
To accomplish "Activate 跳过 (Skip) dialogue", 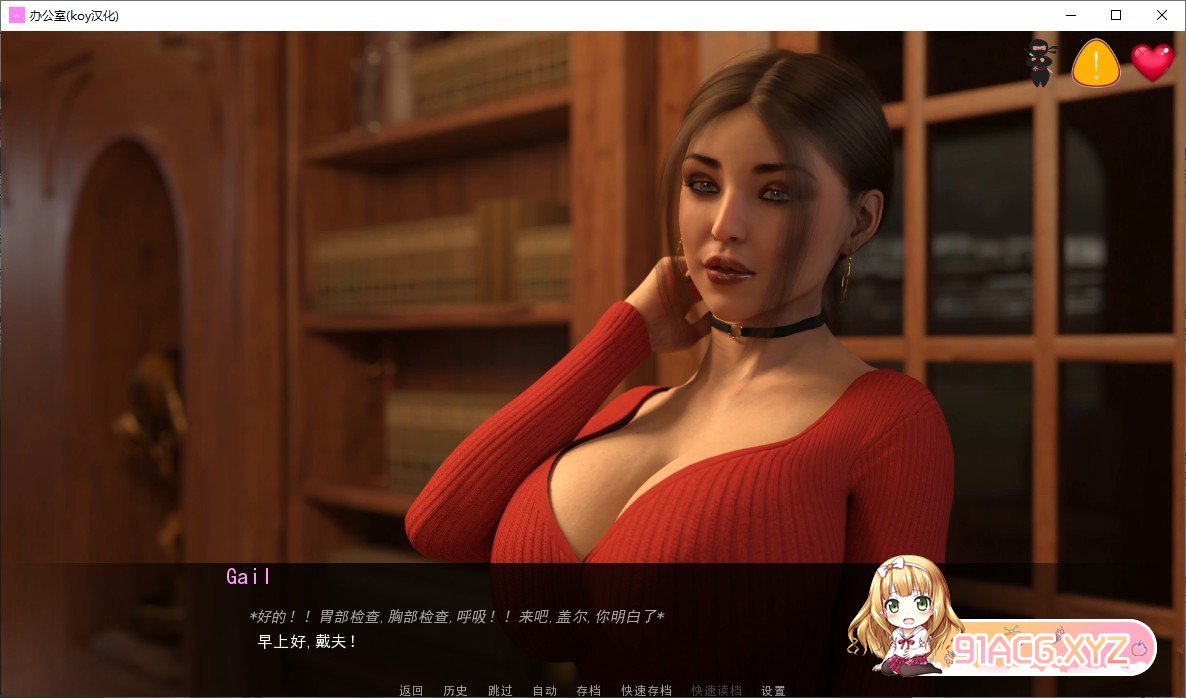I will pos(500,690).
